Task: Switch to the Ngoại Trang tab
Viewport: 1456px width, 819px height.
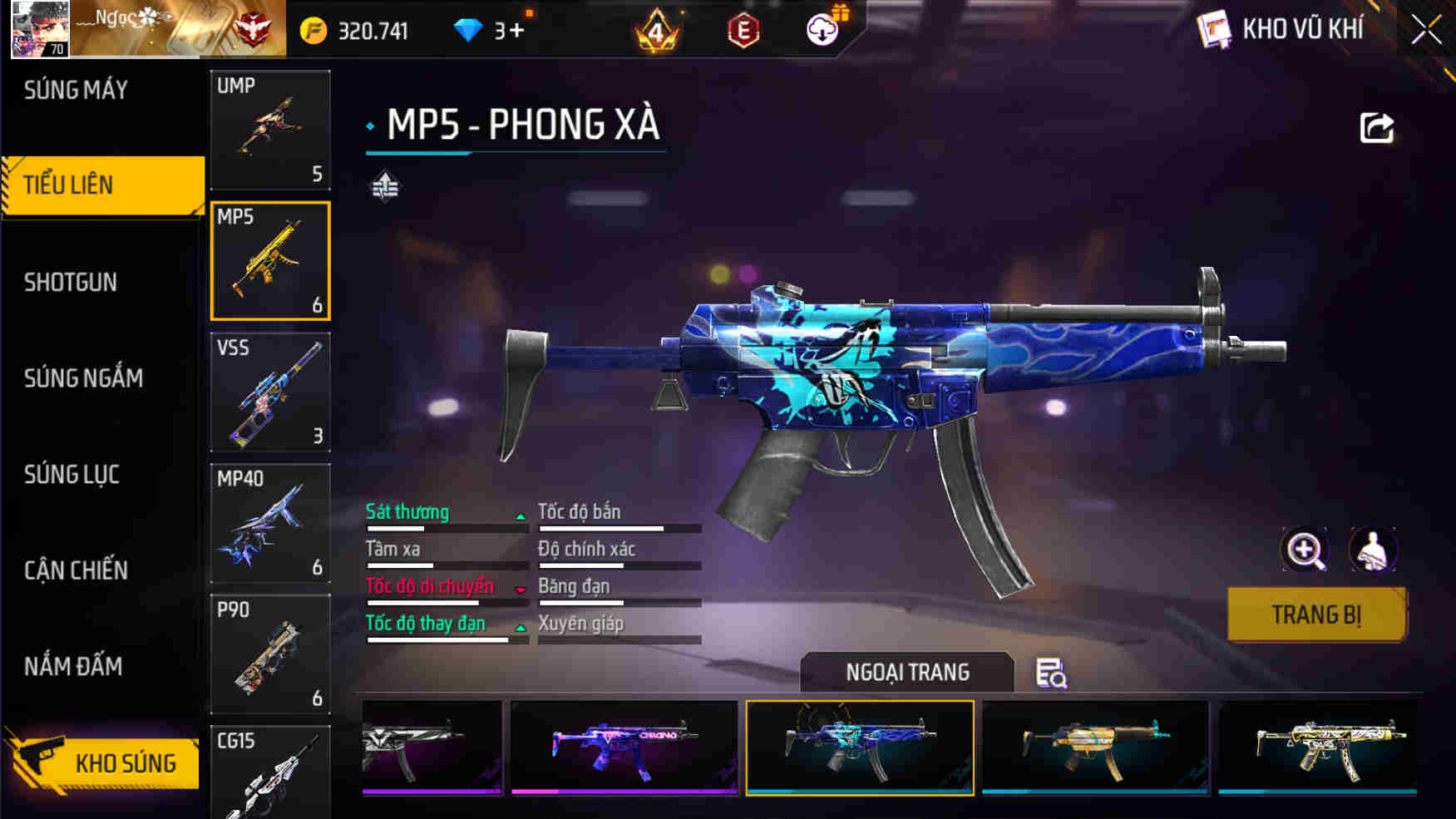Action: coord(906,672)
